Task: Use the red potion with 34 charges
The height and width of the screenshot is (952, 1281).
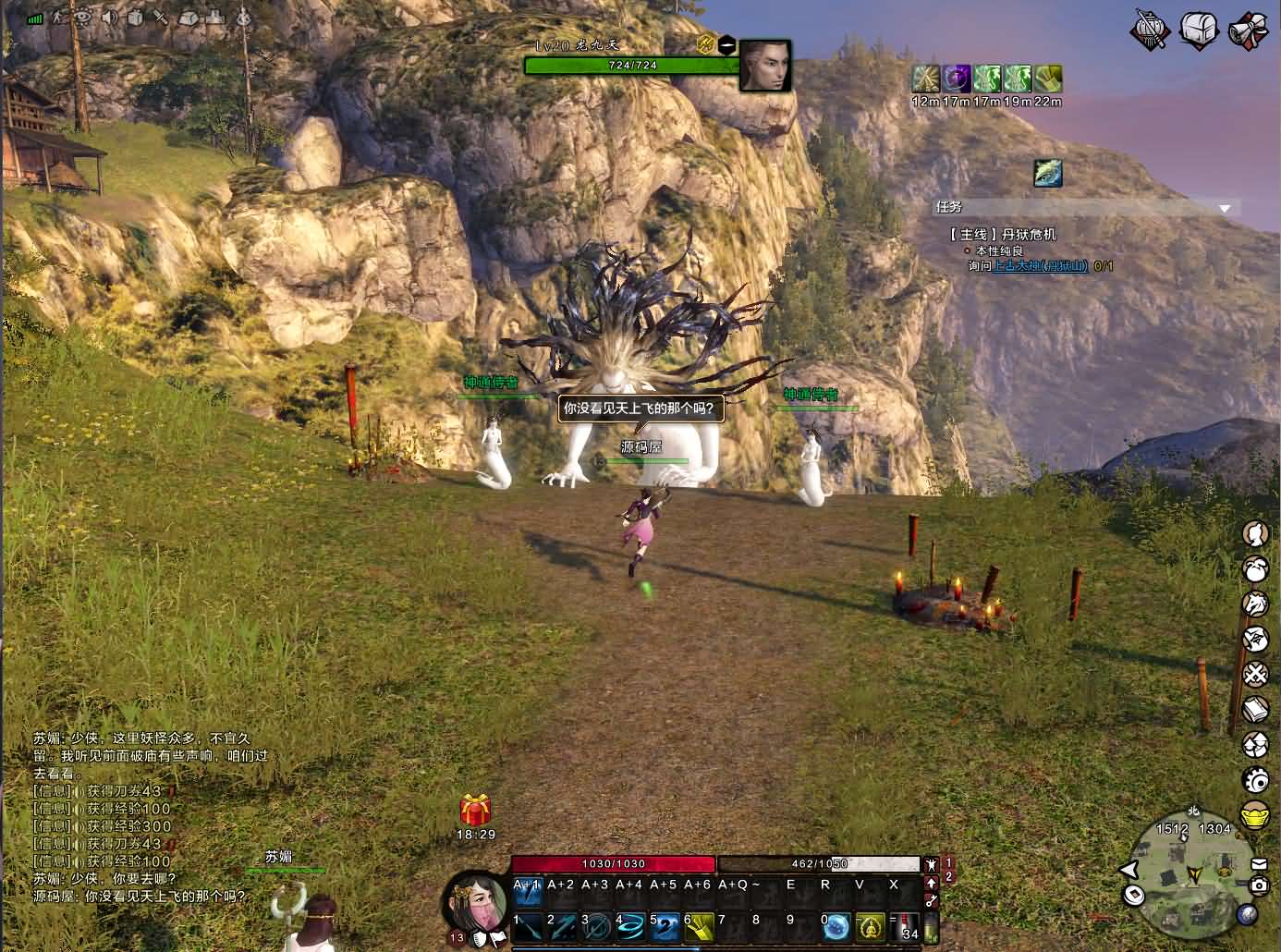Action: pos(909,926)
